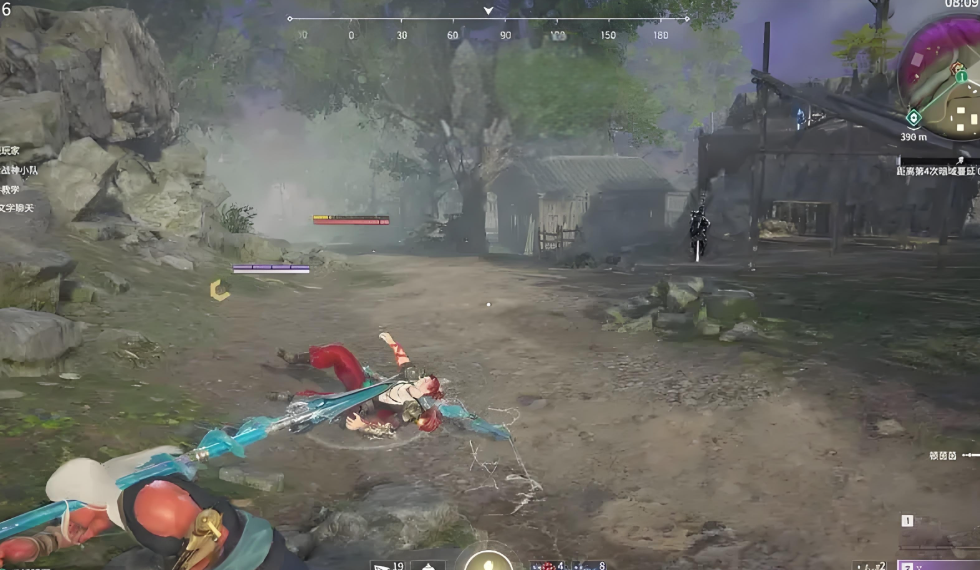Select the glowing round center skill icon
Image resolution: width=980 pixels, height=570 pixels.
488,560
